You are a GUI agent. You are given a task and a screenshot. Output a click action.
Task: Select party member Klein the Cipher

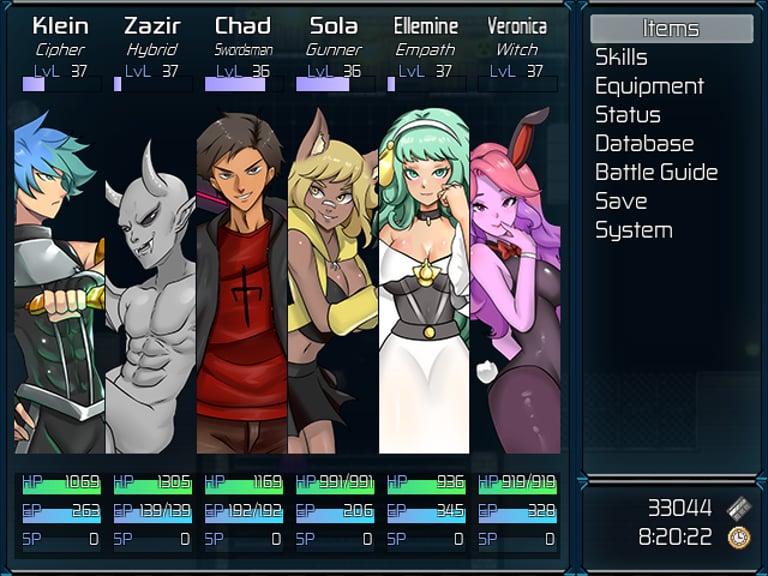click(60, 280)
